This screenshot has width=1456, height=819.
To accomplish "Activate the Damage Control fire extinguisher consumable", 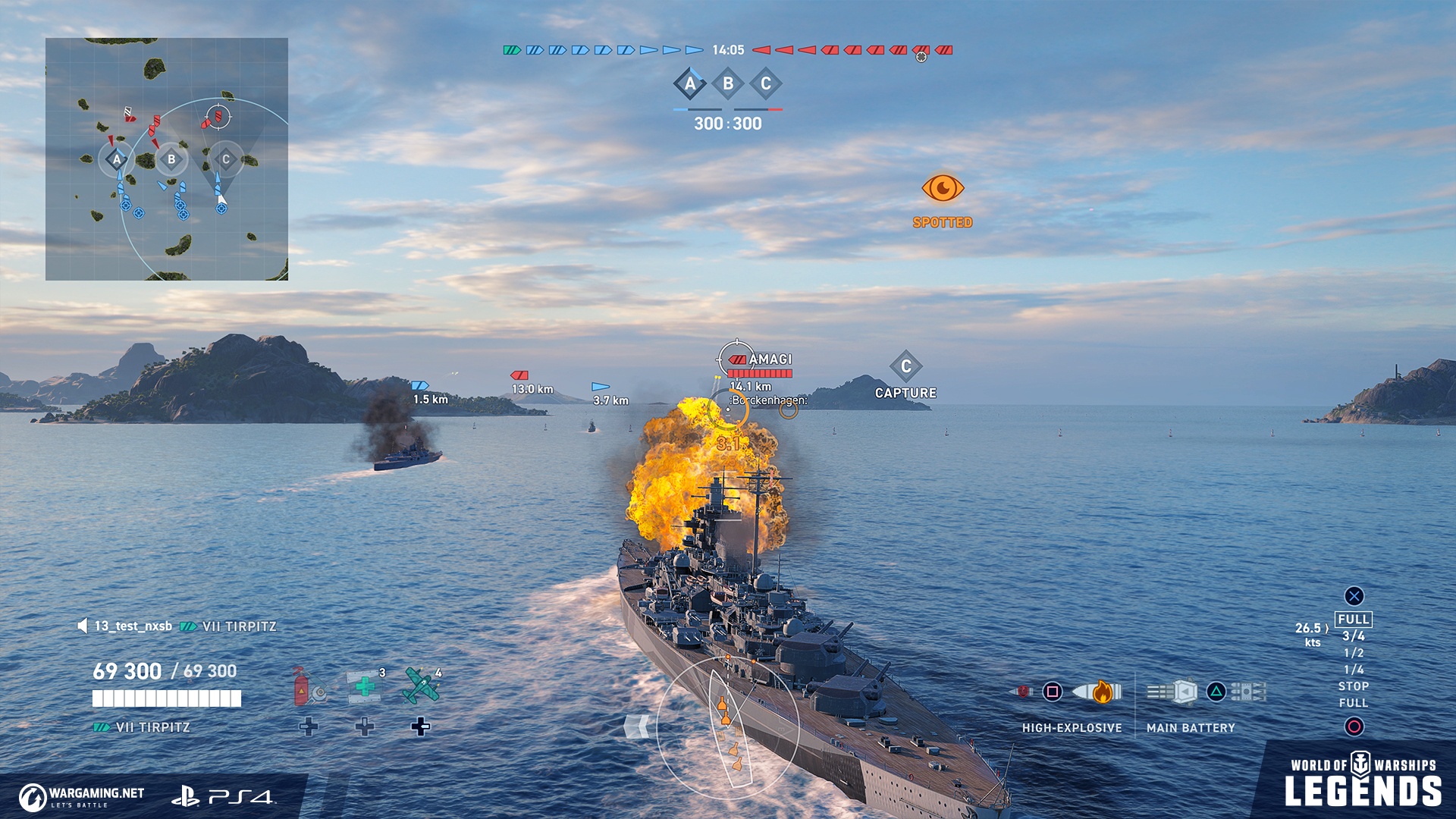I will (x=307, y=686).
